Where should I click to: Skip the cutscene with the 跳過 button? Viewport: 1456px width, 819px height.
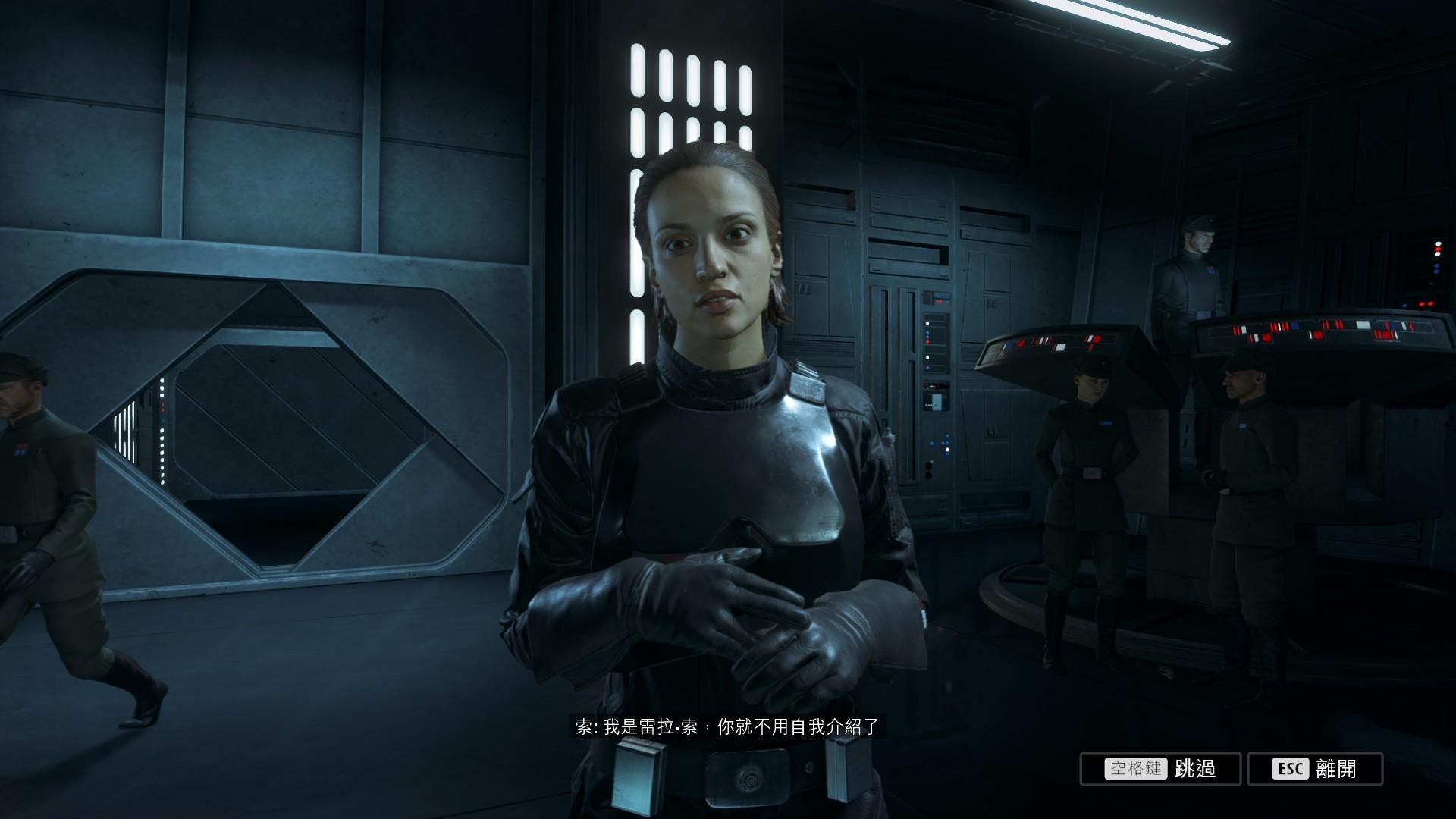click(1160, 769)
